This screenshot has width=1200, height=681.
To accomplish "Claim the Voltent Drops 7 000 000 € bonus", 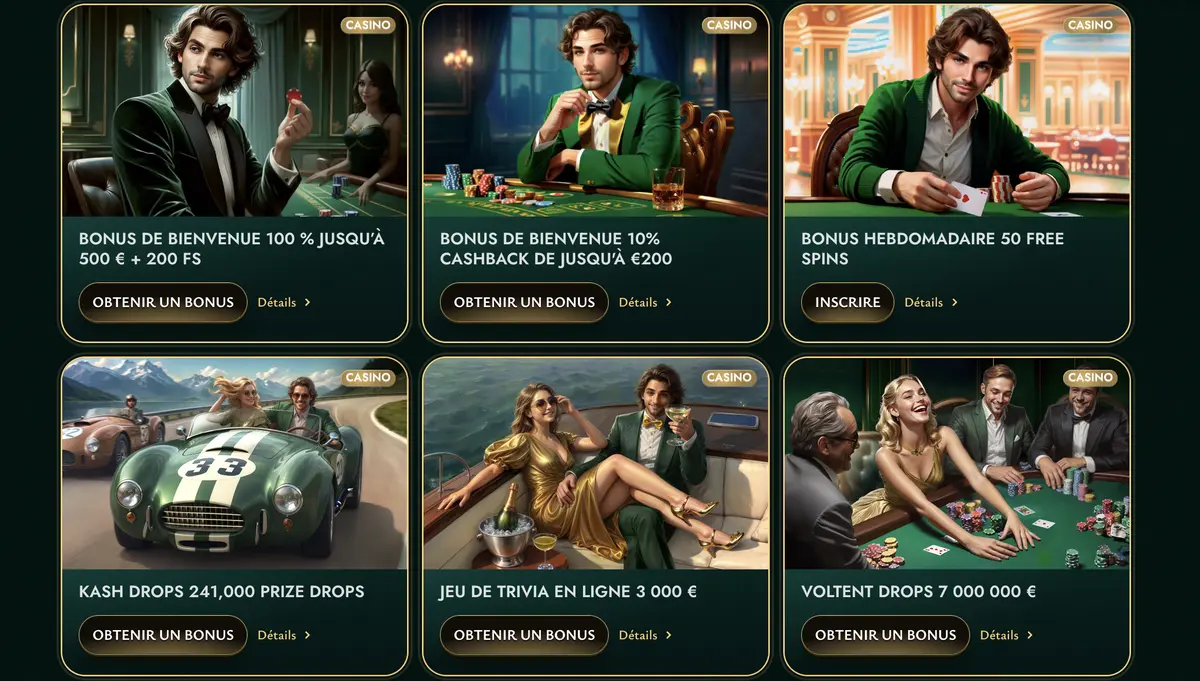I will (885, 635).
